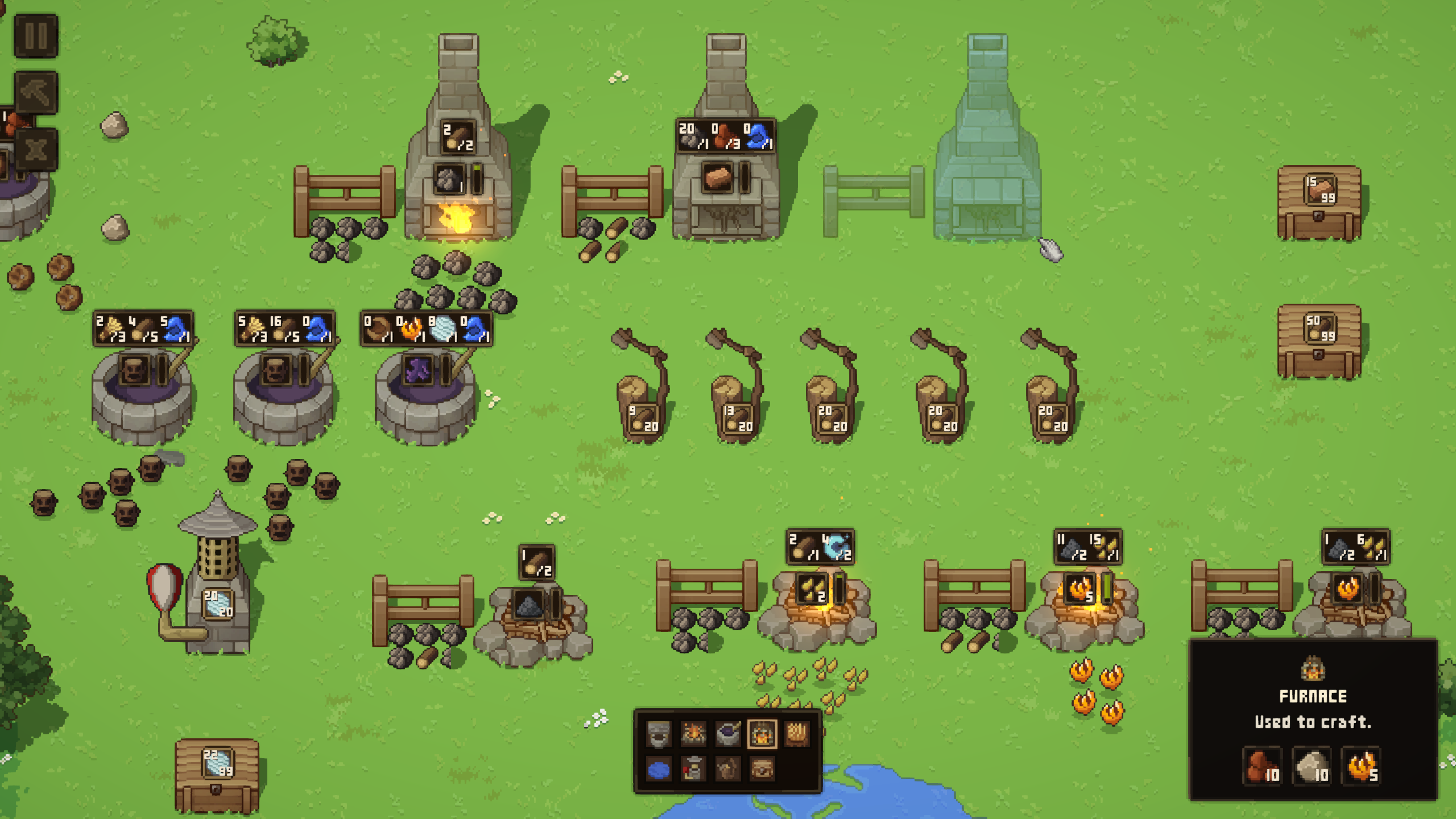Pick the storage chest build option
The image size is (1456, 819).
click(762, 770)
